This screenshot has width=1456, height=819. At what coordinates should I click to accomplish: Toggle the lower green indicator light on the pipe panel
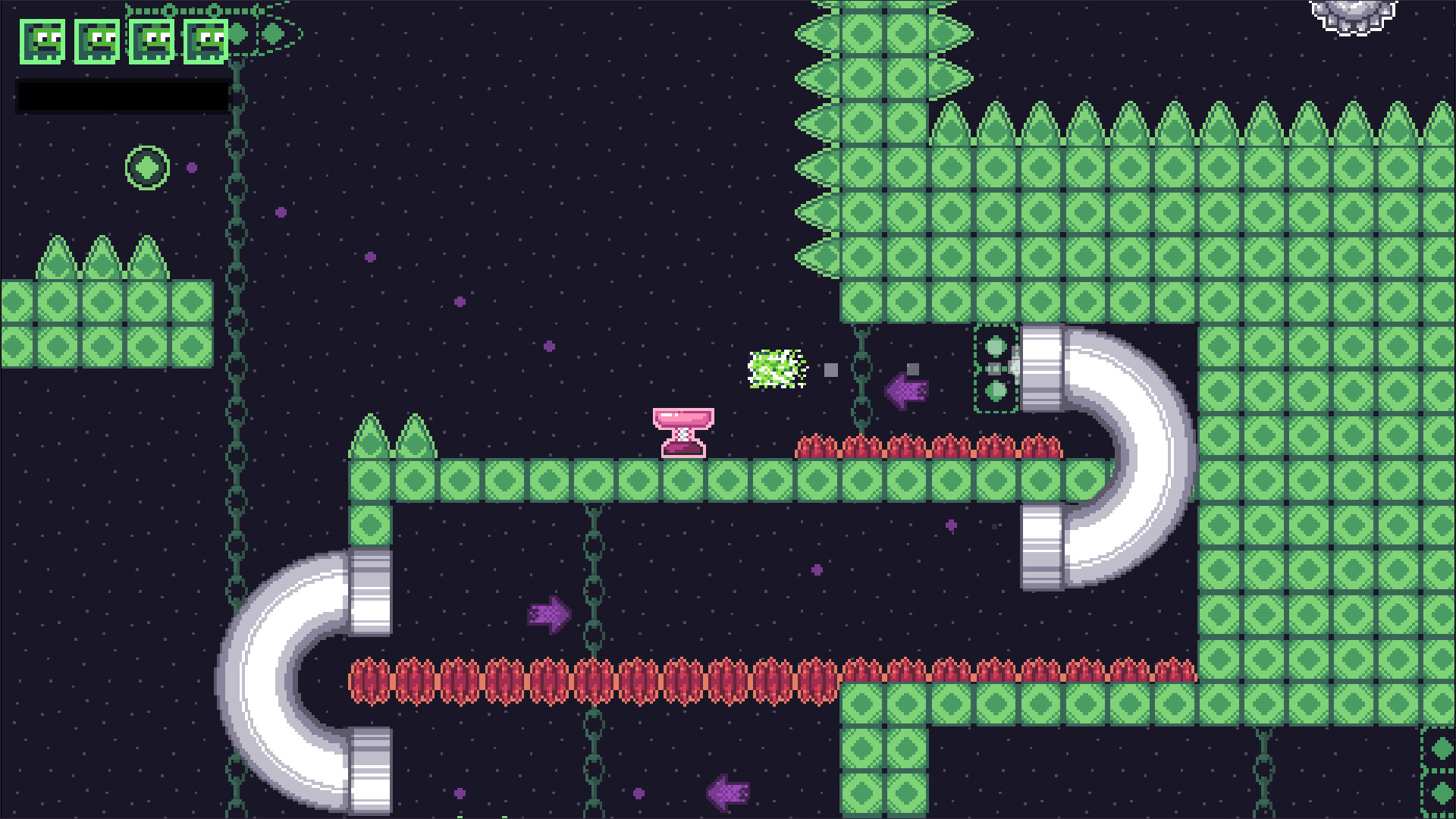(996, 391)
